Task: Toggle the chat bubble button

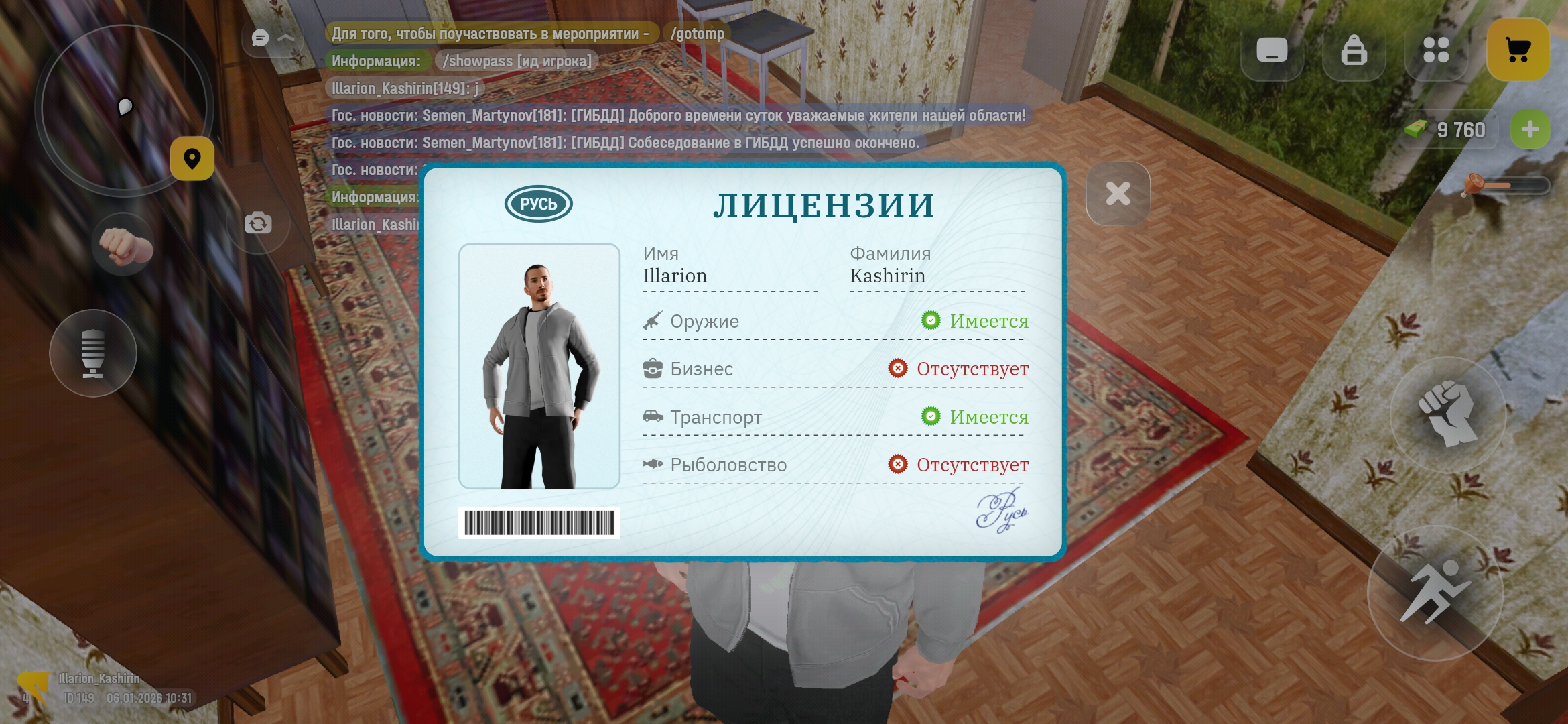Action: tap(261, 38)
